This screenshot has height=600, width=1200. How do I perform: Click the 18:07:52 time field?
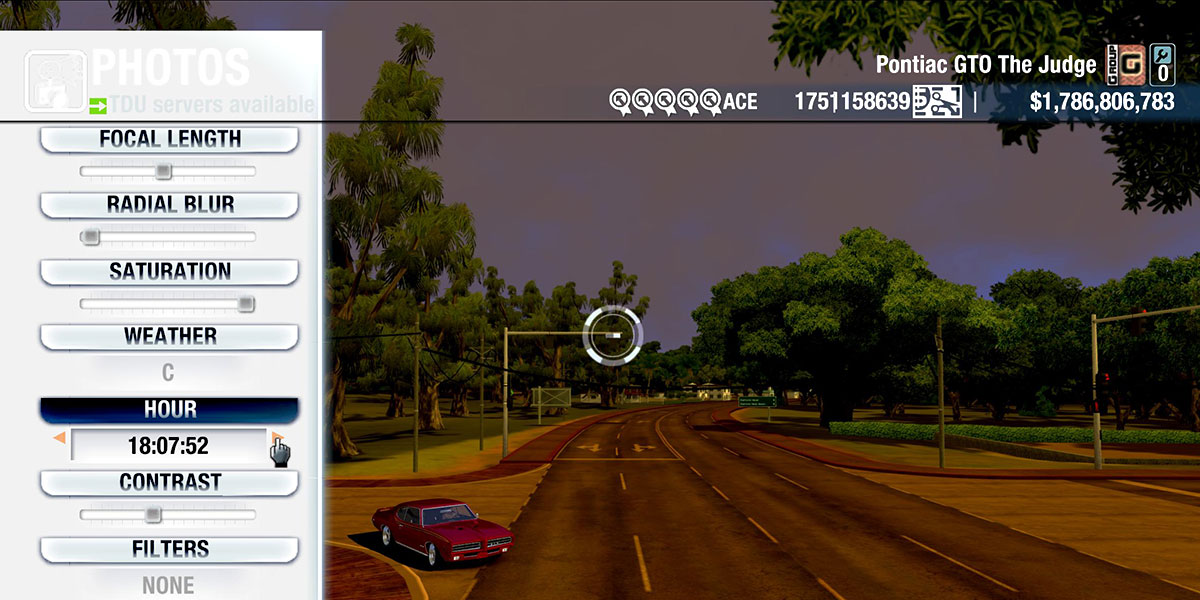(x=168, y=445)
